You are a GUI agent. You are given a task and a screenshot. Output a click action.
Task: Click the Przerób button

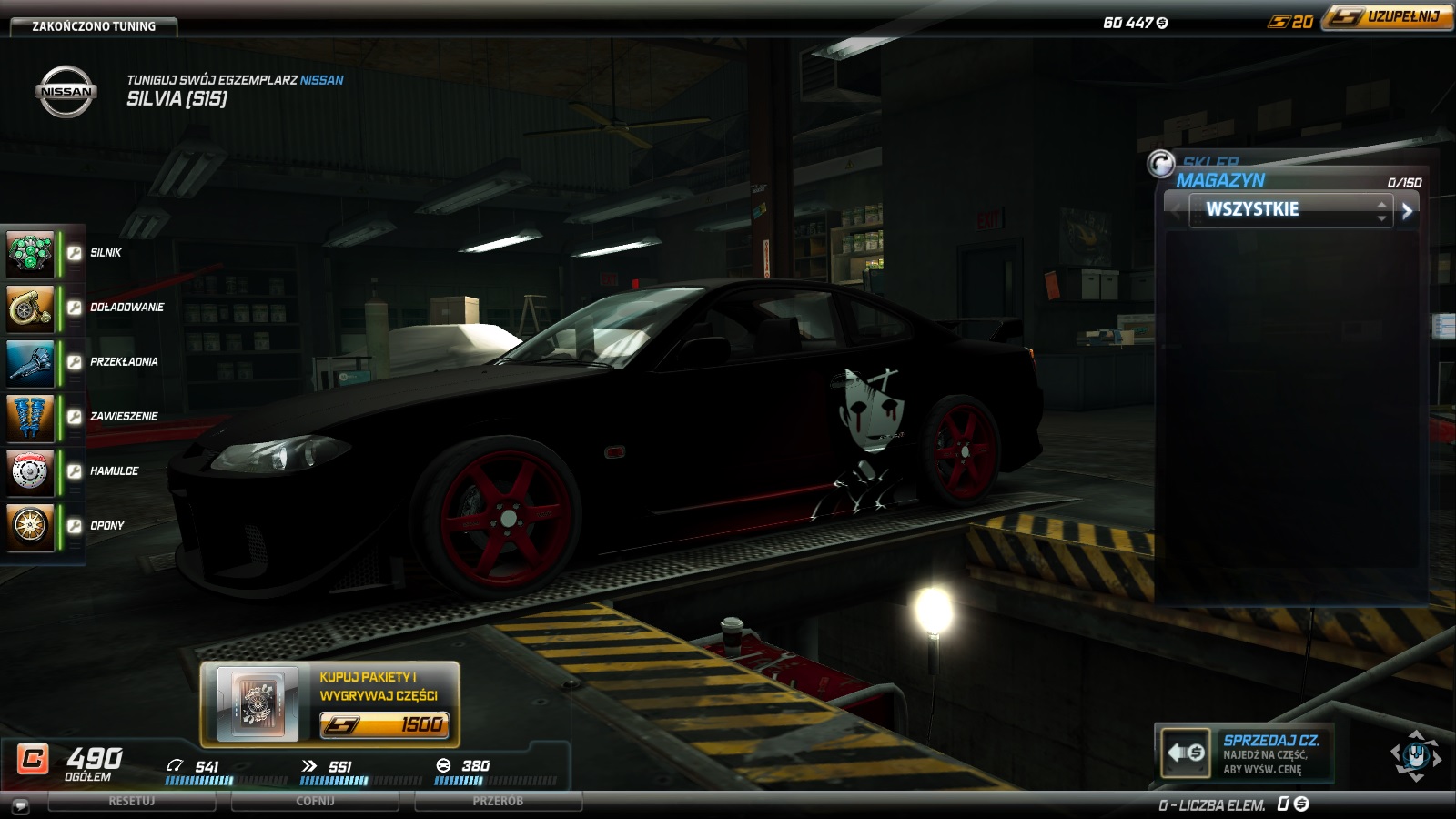[x=498, y=802]
